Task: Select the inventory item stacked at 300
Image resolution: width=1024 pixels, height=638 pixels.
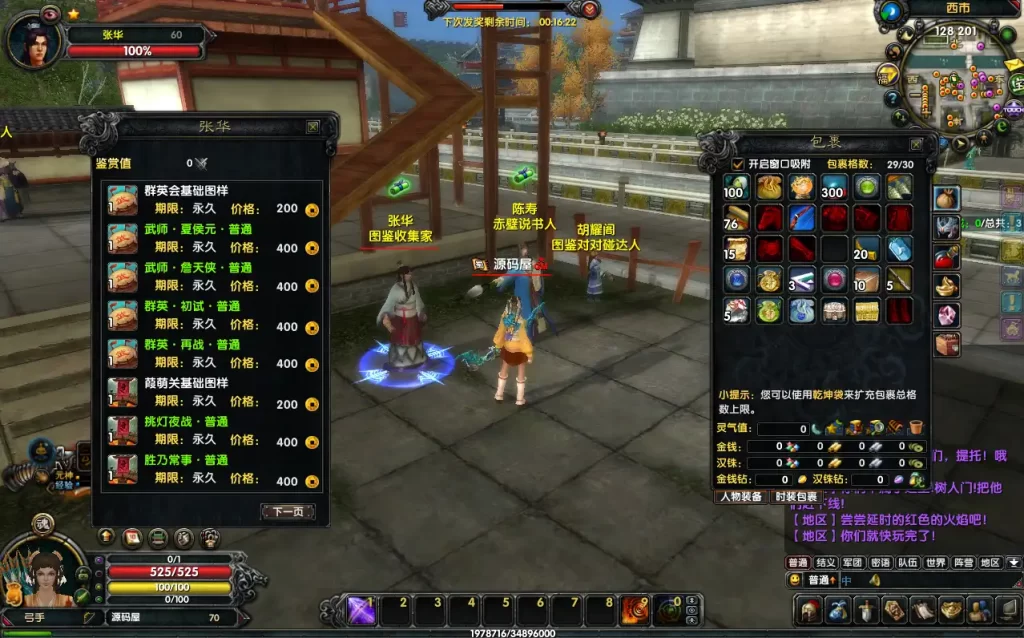Action: click(x=834, y=187)
